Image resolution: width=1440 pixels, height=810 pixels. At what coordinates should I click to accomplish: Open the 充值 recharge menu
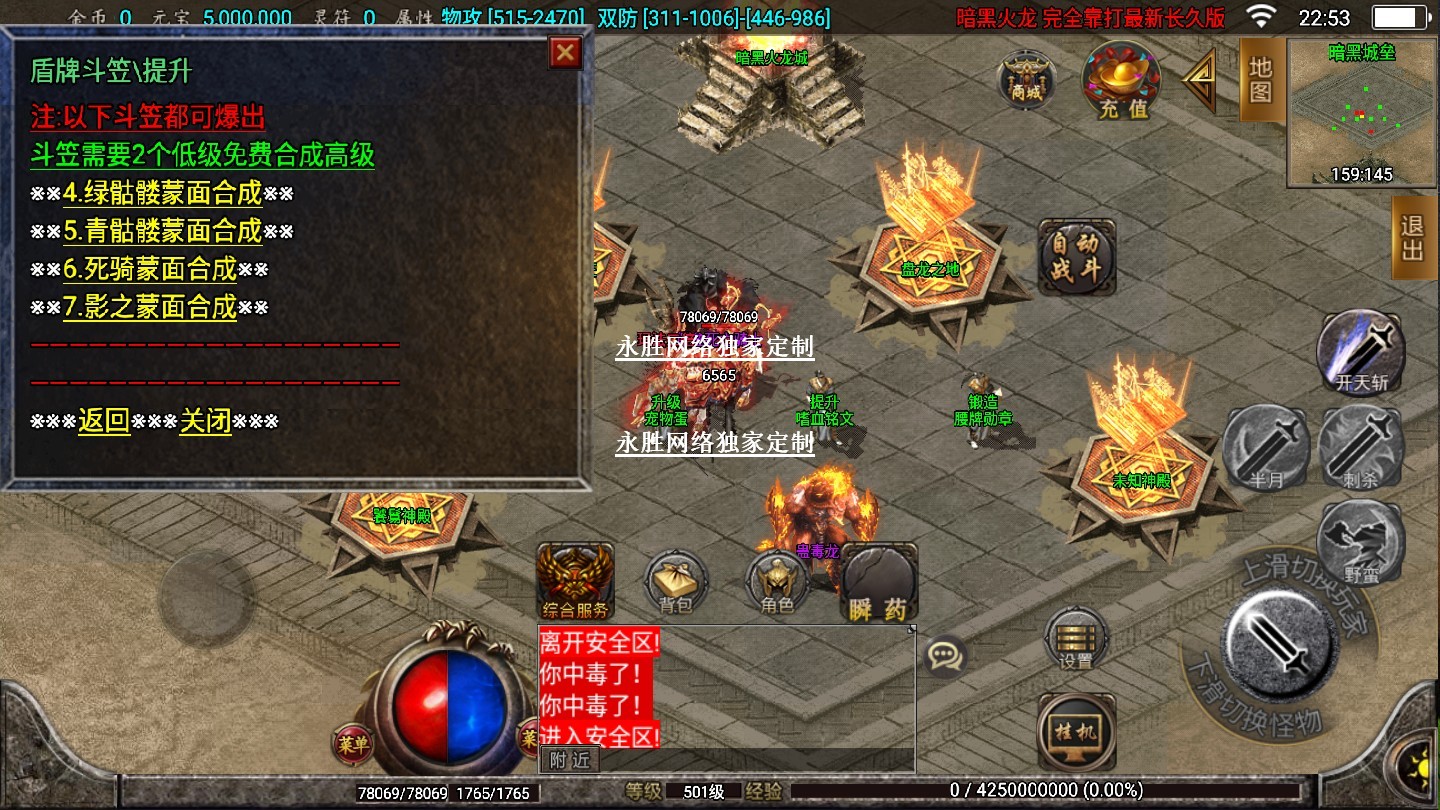[1123, 81]
